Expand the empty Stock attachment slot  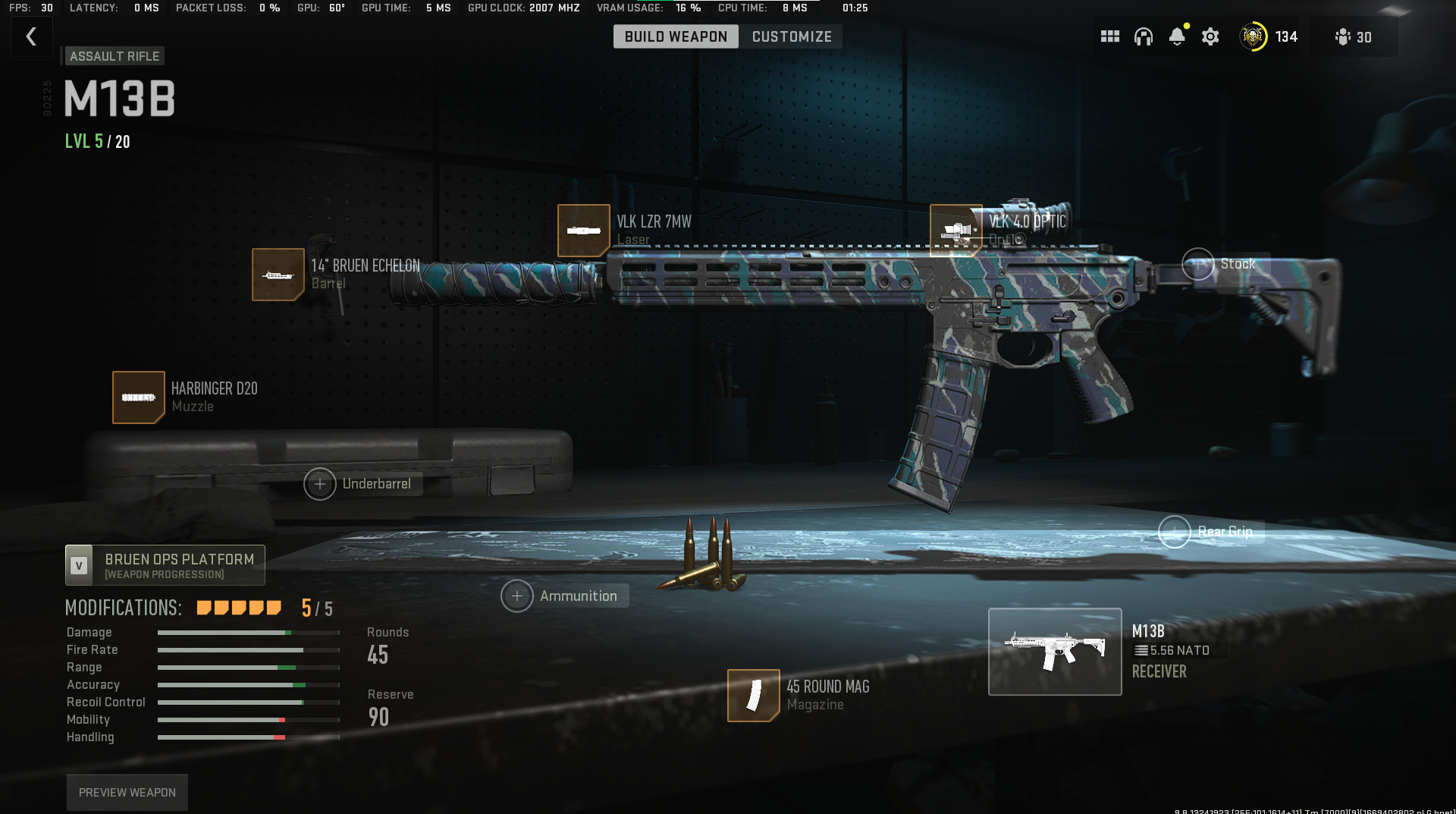[1198, 265]
